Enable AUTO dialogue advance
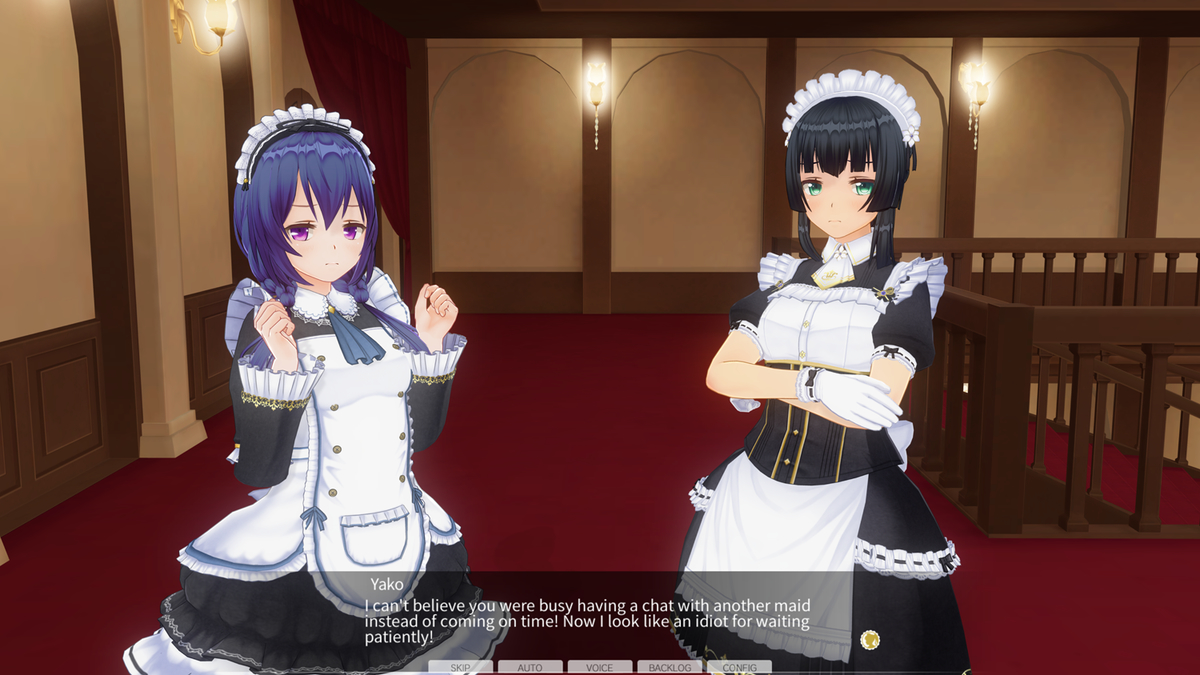1200x675 pixels. [530, 667]
